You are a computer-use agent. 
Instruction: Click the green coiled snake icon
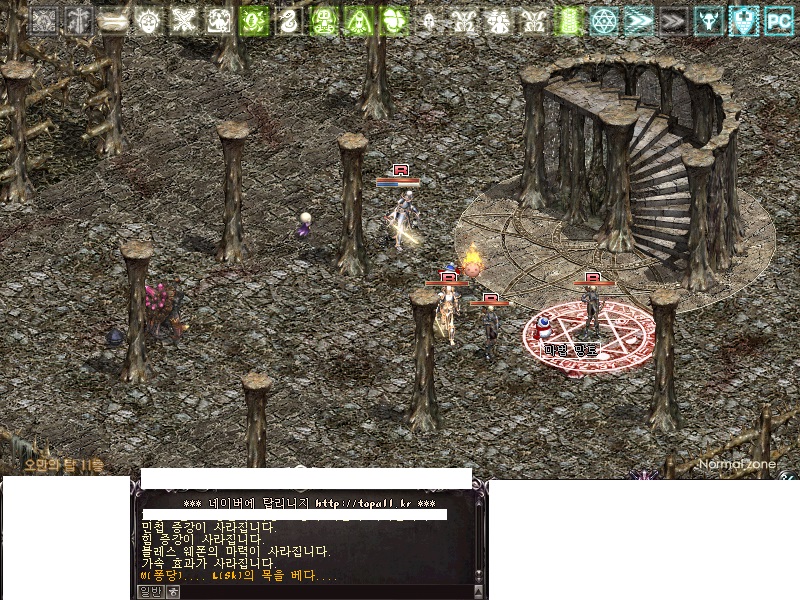point(289,19)
